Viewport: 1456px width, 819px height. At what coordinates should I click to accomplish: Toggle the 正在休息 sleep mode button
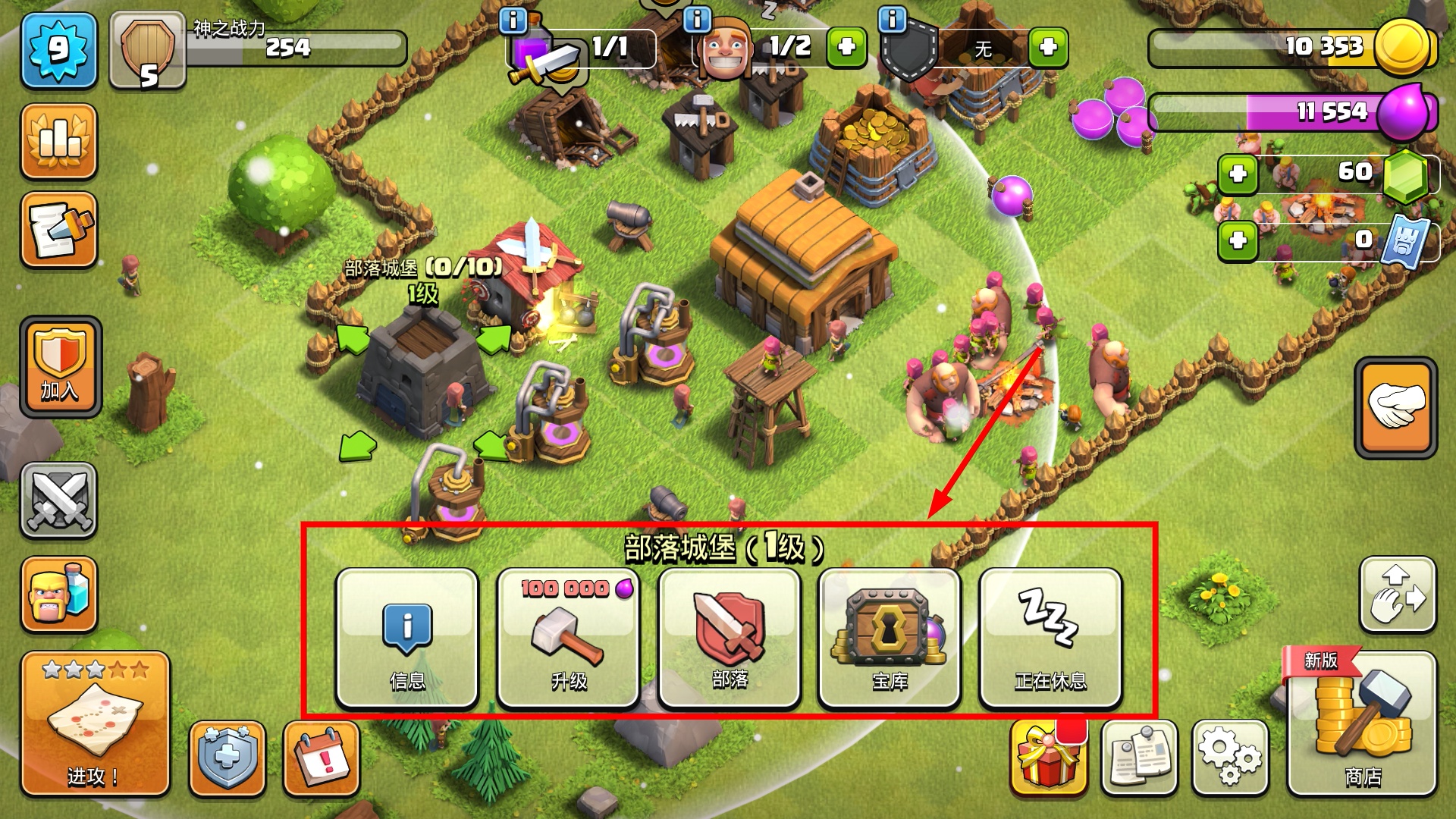click(x=1050, y=638)
